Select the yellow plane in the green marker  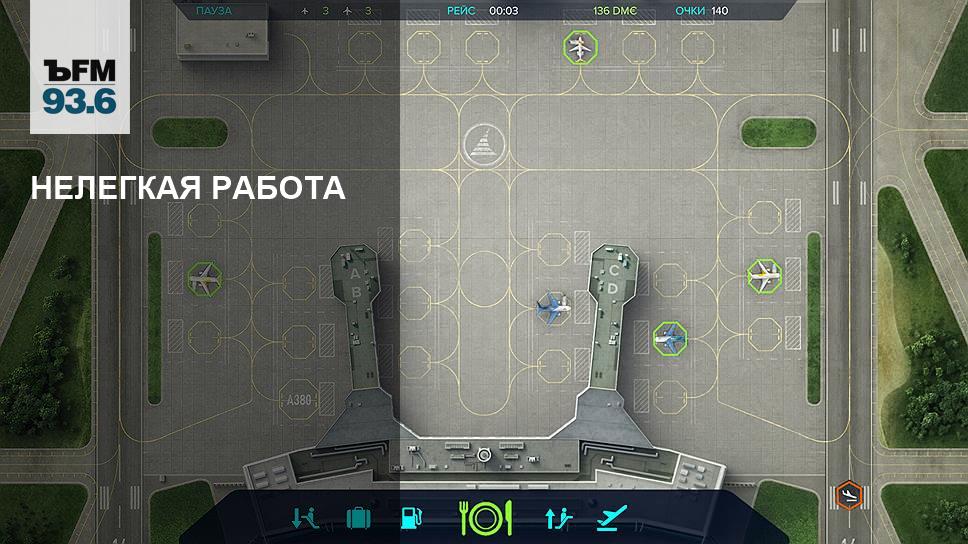tap(765, 276)
